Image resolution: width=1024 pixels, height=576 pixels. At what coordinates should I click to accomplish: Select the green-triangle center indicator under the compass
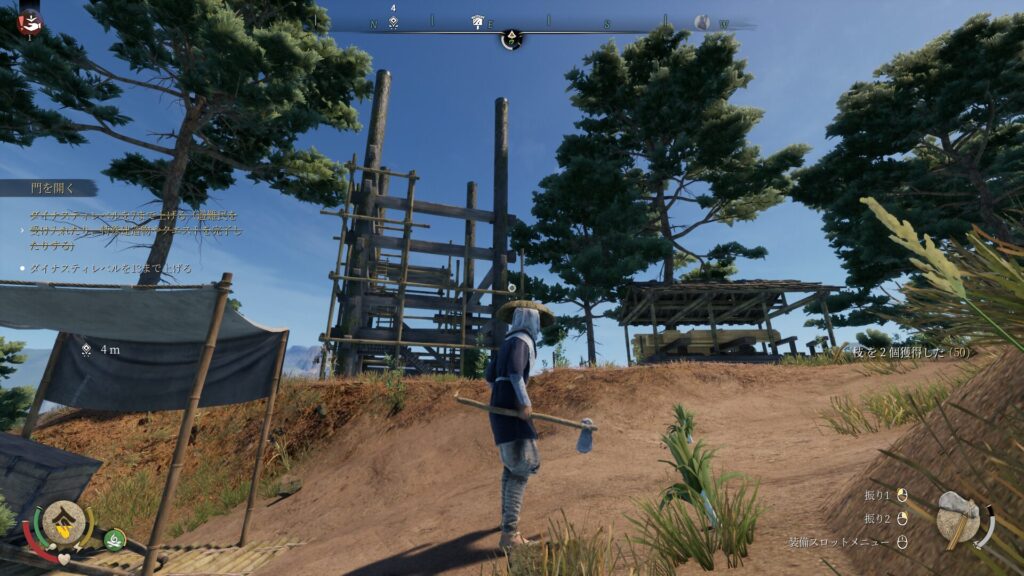point(511,40)
